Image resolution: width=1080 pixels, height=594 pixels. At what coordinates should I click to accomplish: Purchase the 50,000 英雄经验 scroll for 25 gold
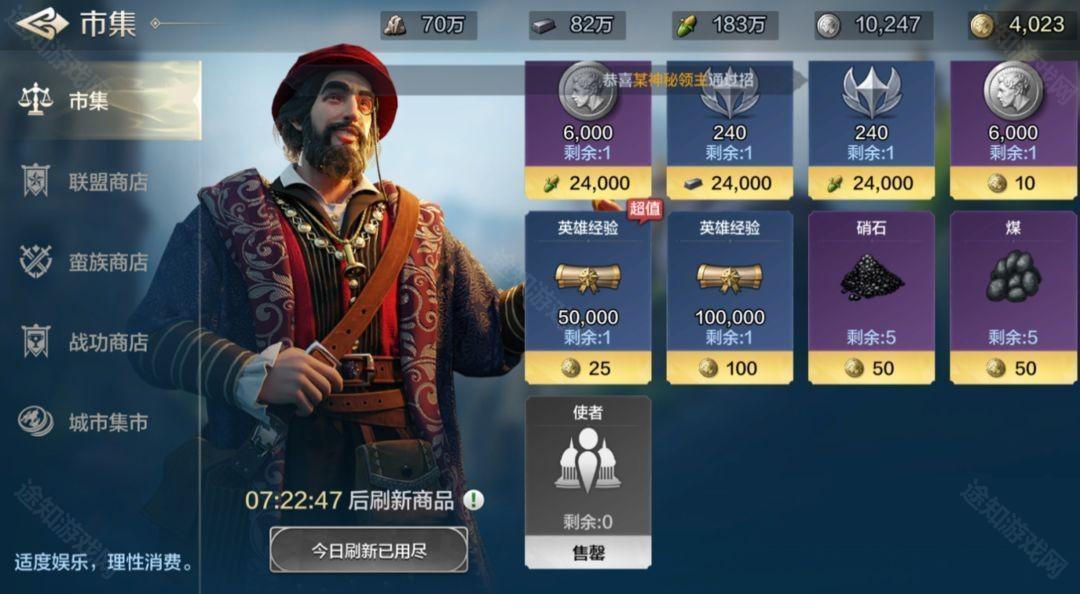pyautogui.click(x=588, y=297)
